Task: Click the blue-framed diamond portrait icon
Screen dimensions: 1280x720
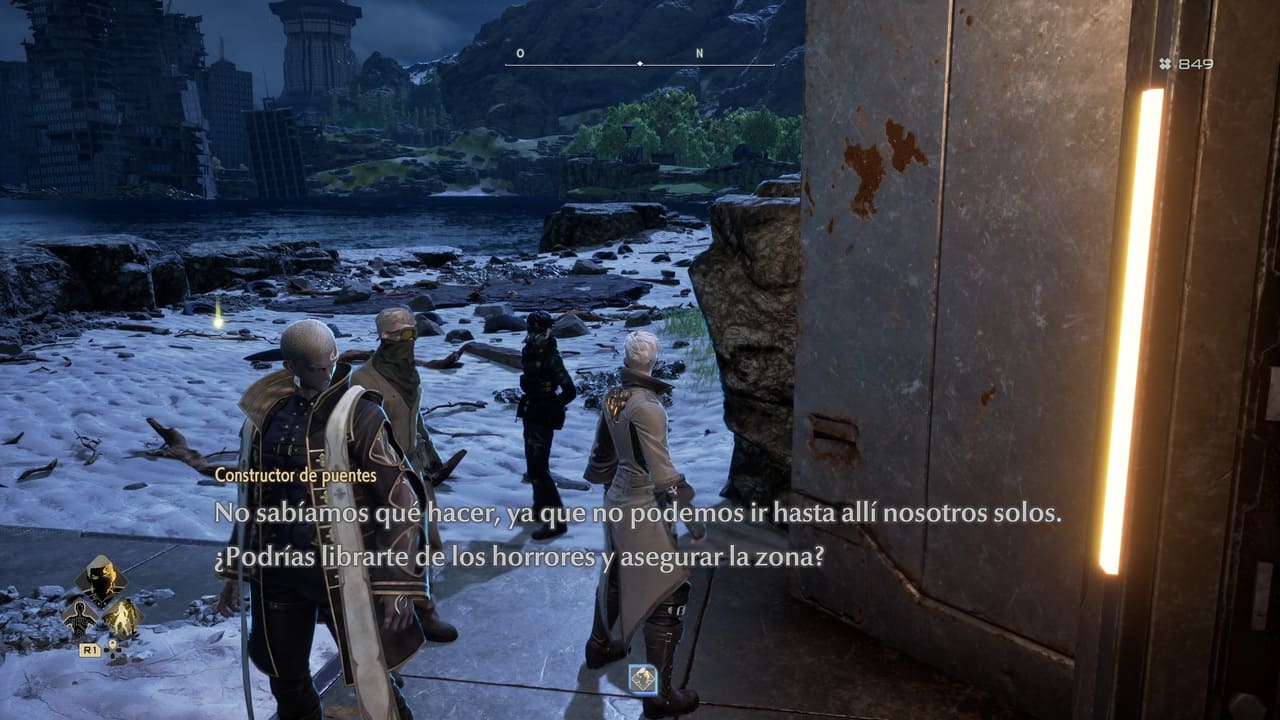Action: tap(642, 679)
